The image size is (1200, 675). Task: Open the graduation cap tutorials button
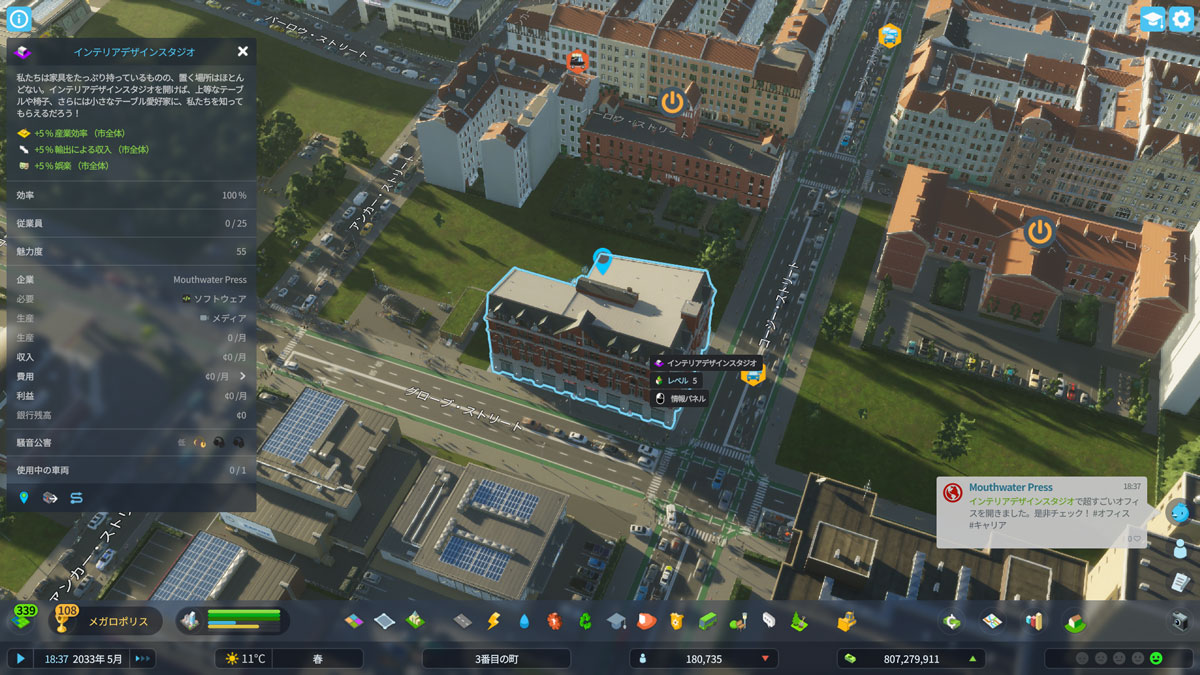(1152, 19)
